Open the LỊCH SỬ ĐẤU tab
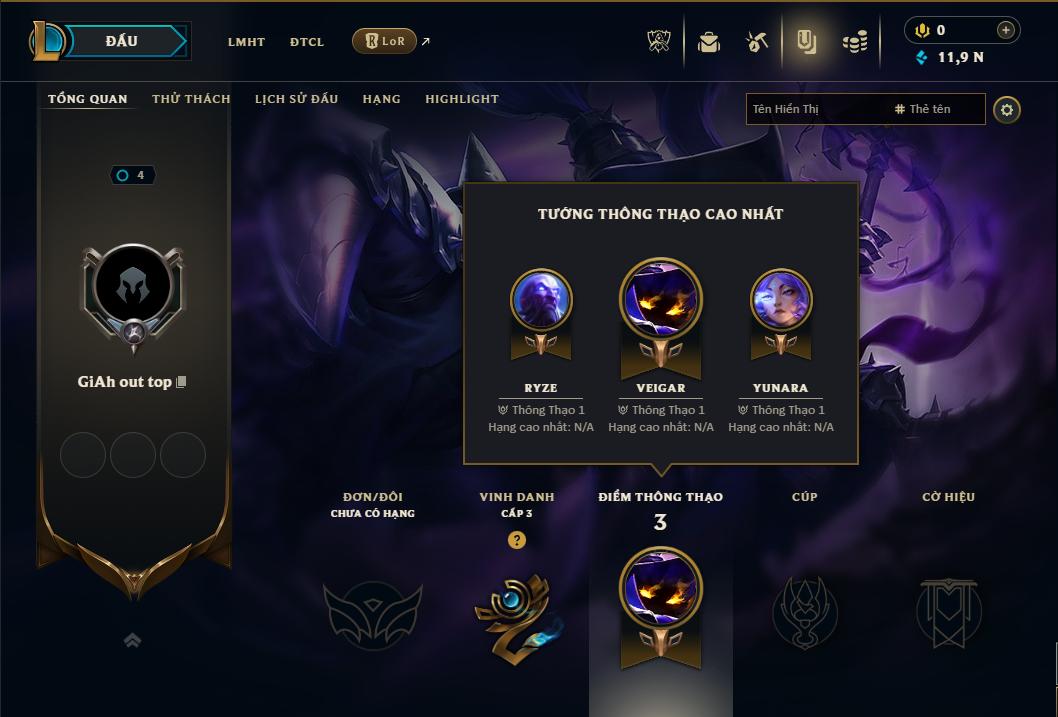This screenshot has width=1058, height=717. [x=296, y=99]
